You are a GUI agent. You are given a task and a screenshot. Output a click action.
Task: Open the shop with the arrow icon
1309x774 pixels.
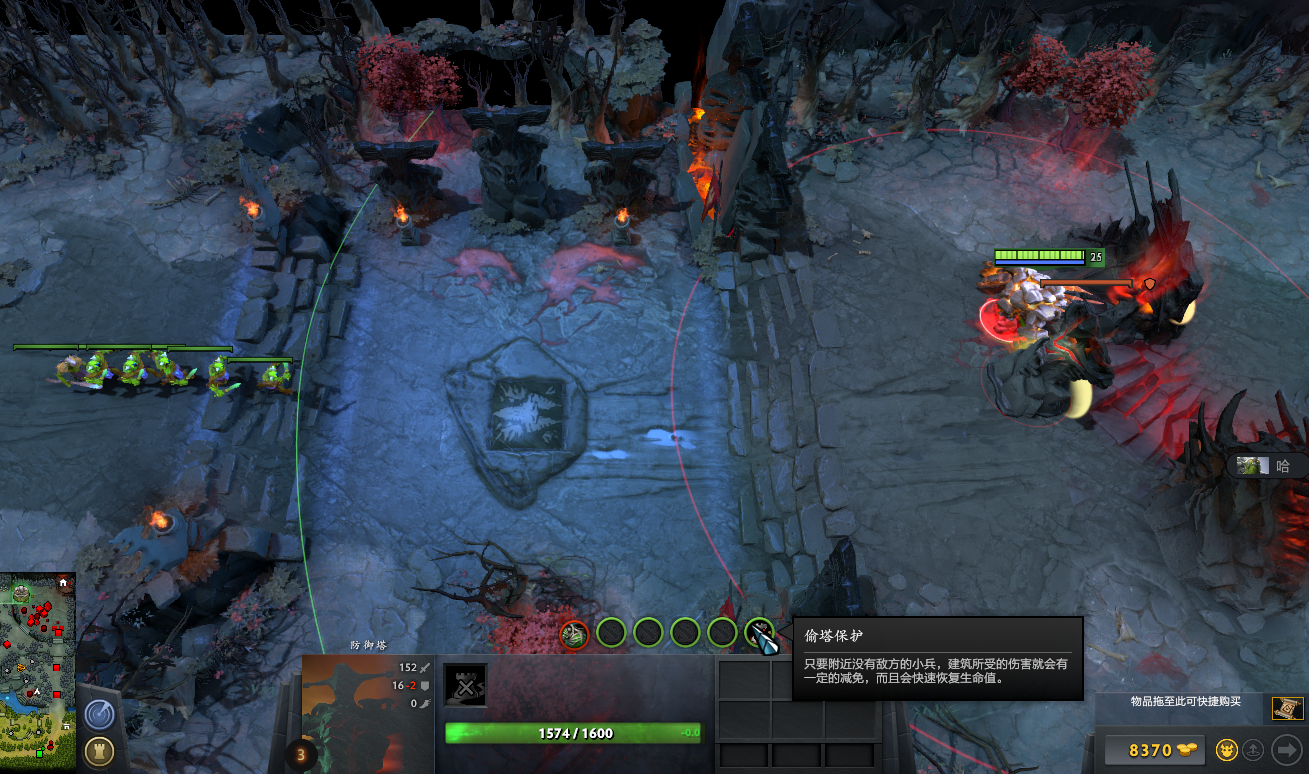point(1284,750)
